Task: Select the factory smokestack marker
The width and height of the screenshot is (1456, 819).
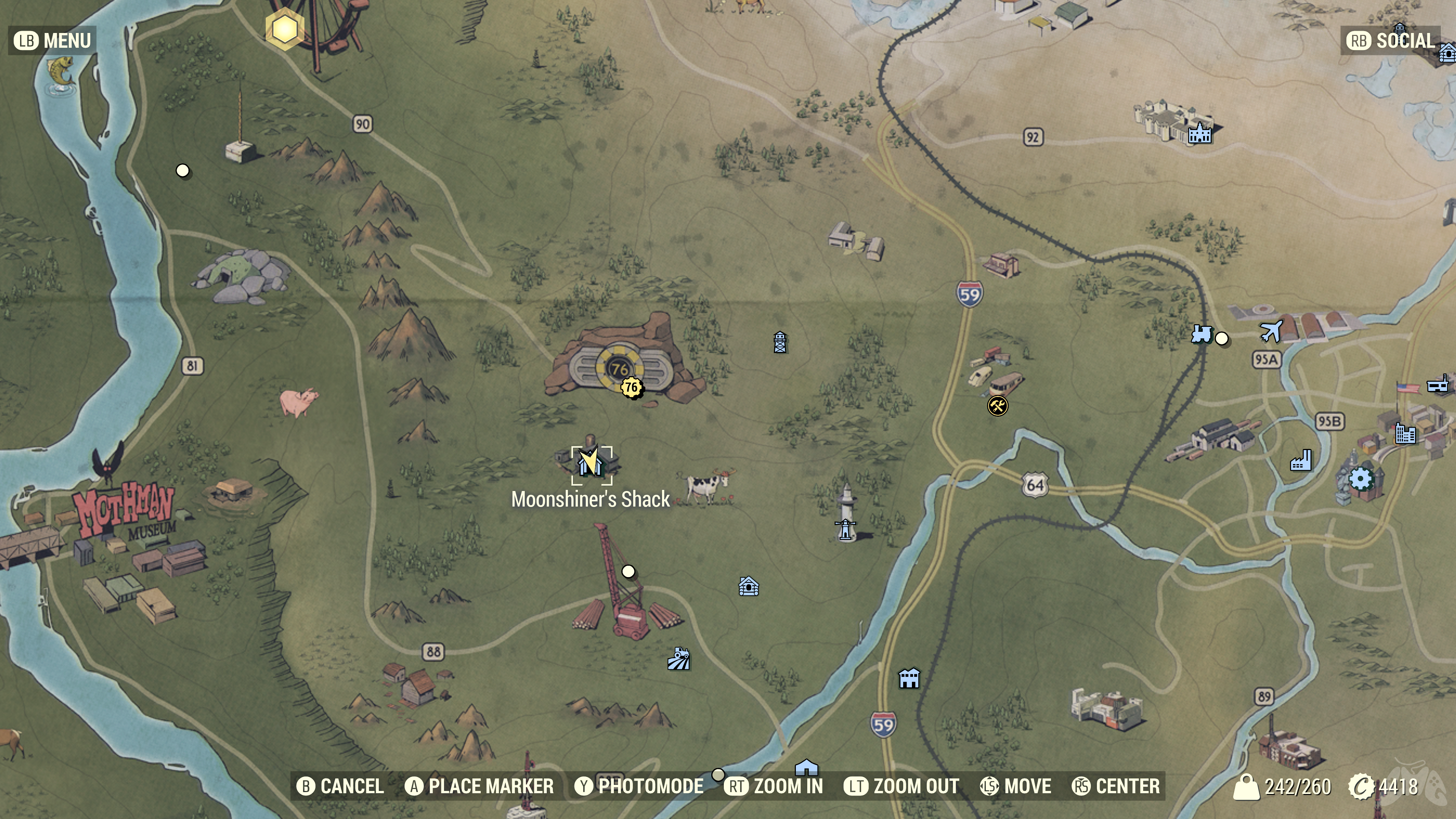Action: coord(1301,461)
